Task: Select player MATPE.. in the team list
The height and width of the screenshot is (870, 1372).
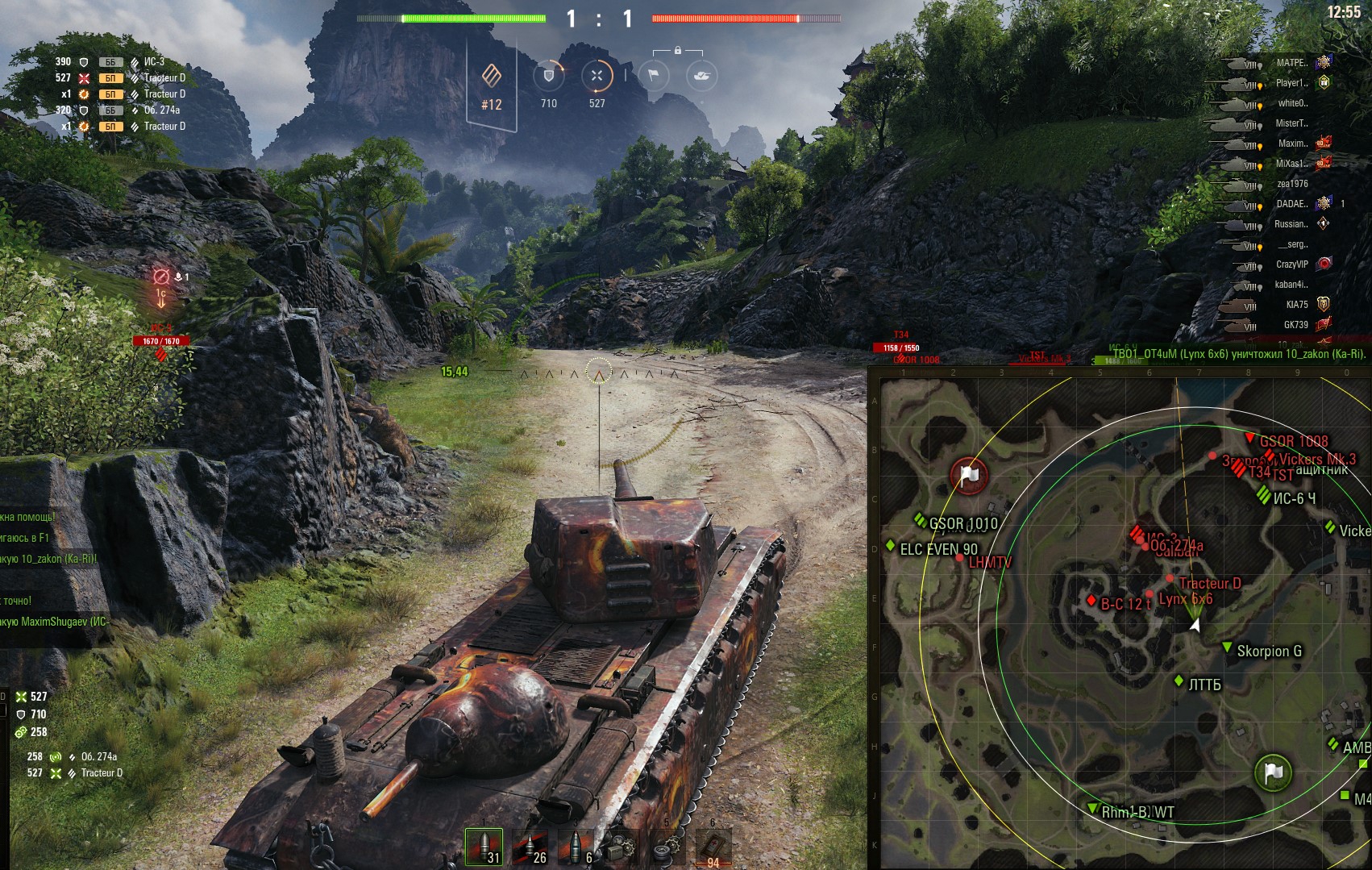Action: pos(1291,63)
